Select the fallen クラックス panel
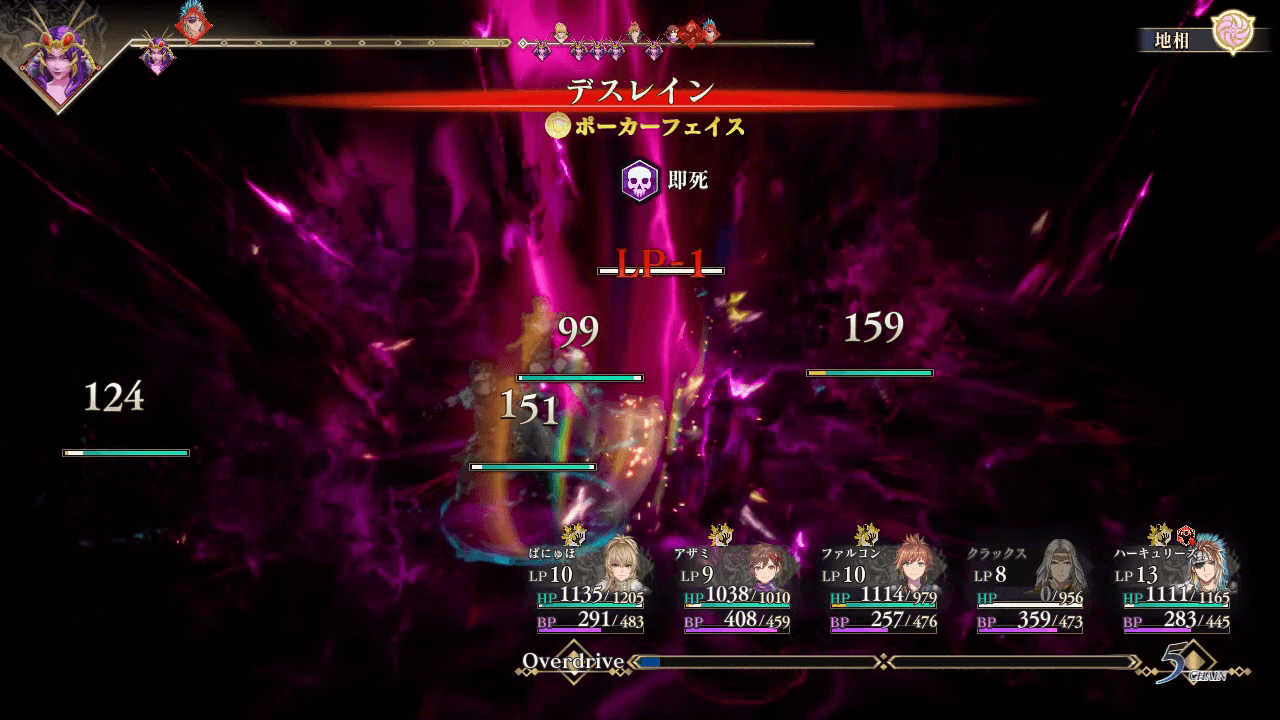 1028,590
